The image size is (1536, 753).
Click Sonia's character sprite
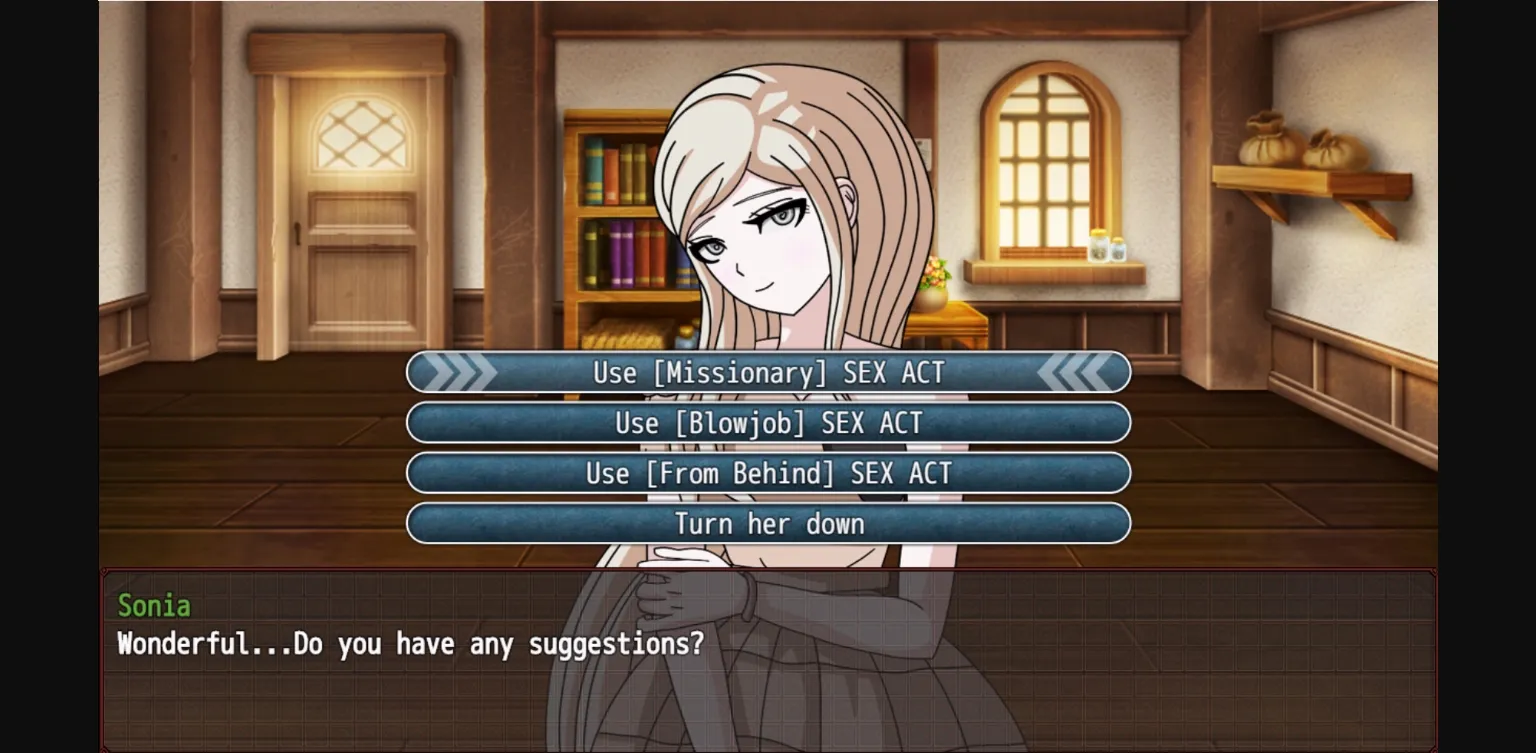click(x=770, y=200)
